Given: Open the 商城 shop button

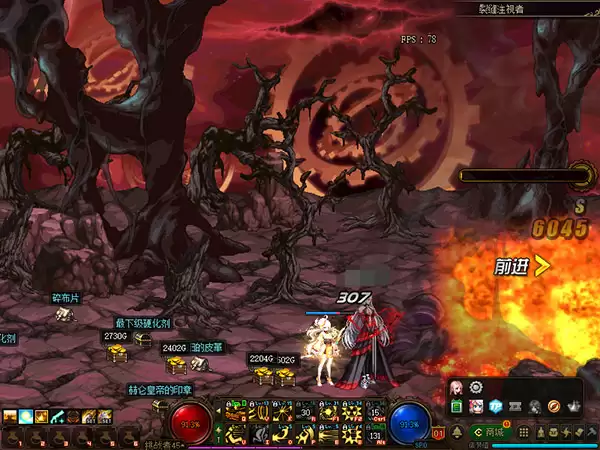Looking at the screenshot, I should pos(490,432).
